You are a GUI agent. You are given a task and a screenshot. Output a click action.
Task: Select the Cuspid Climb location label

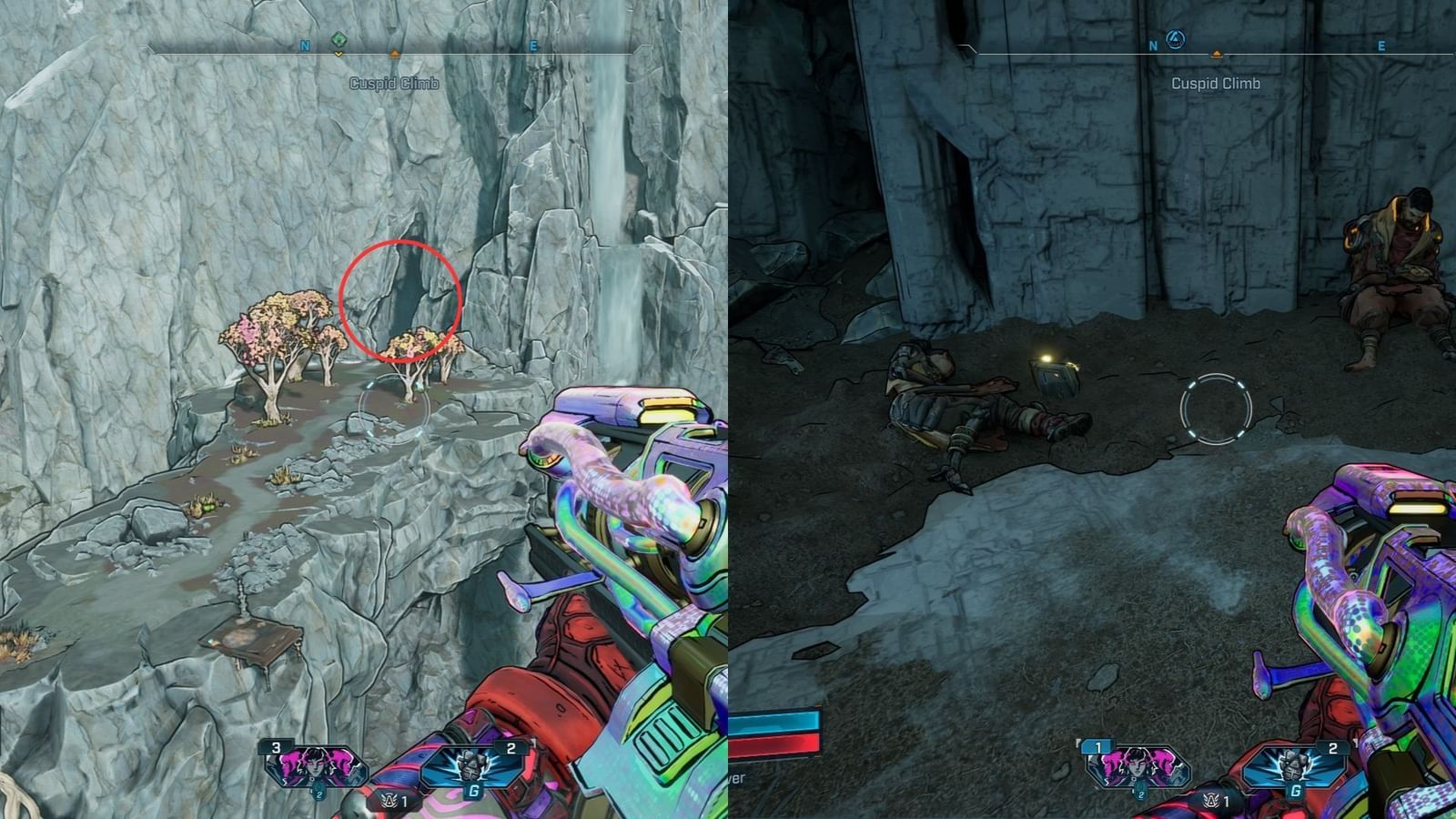point(391,82)
